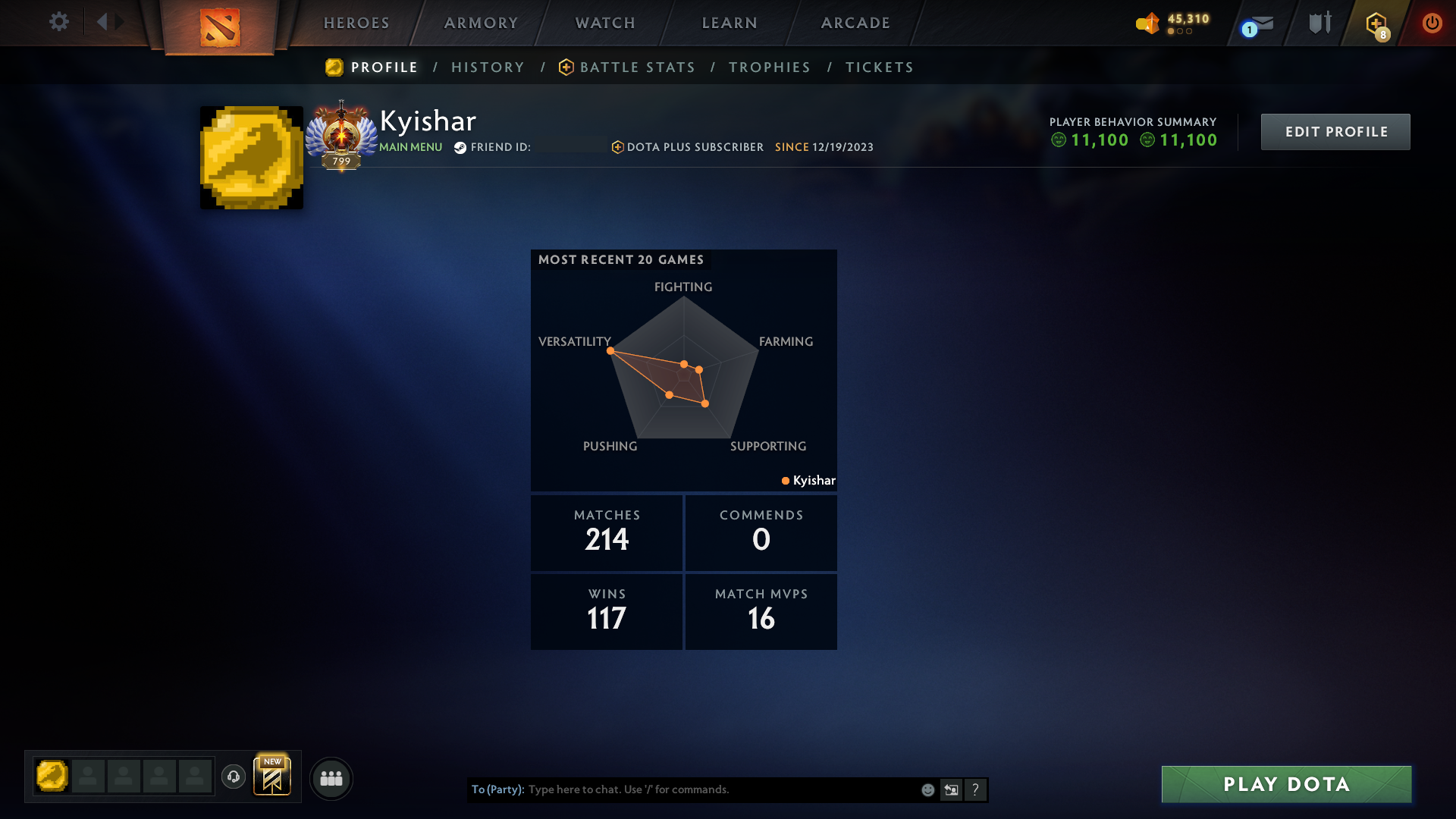This screenshot has height=819, width=1456.
Task: Open the friends list icon
Action: (x=331, y=778)
